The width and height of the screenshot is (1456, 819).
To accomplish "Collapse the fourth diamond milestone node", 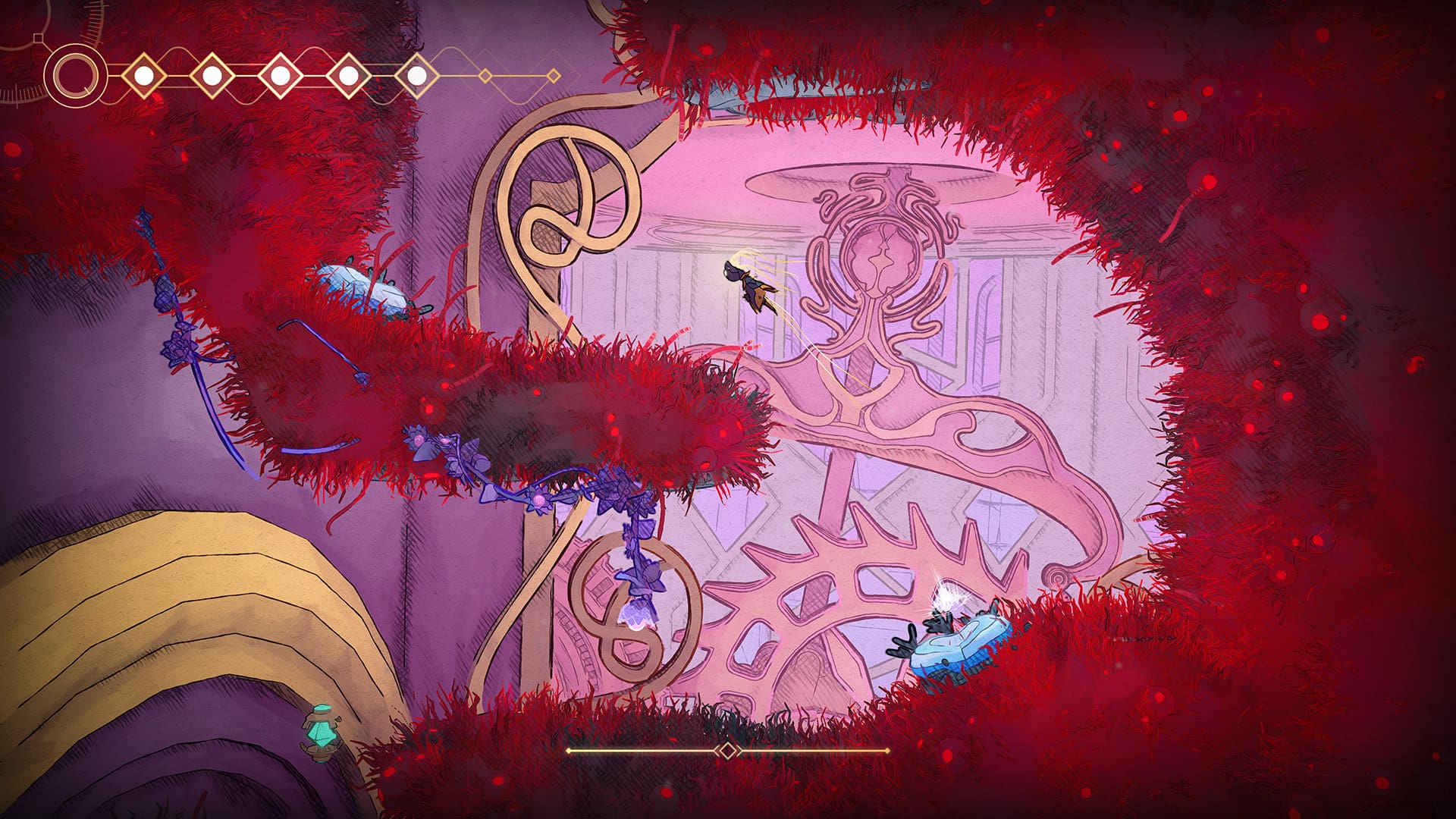I will pyautogui.click(x=347, y=74).
